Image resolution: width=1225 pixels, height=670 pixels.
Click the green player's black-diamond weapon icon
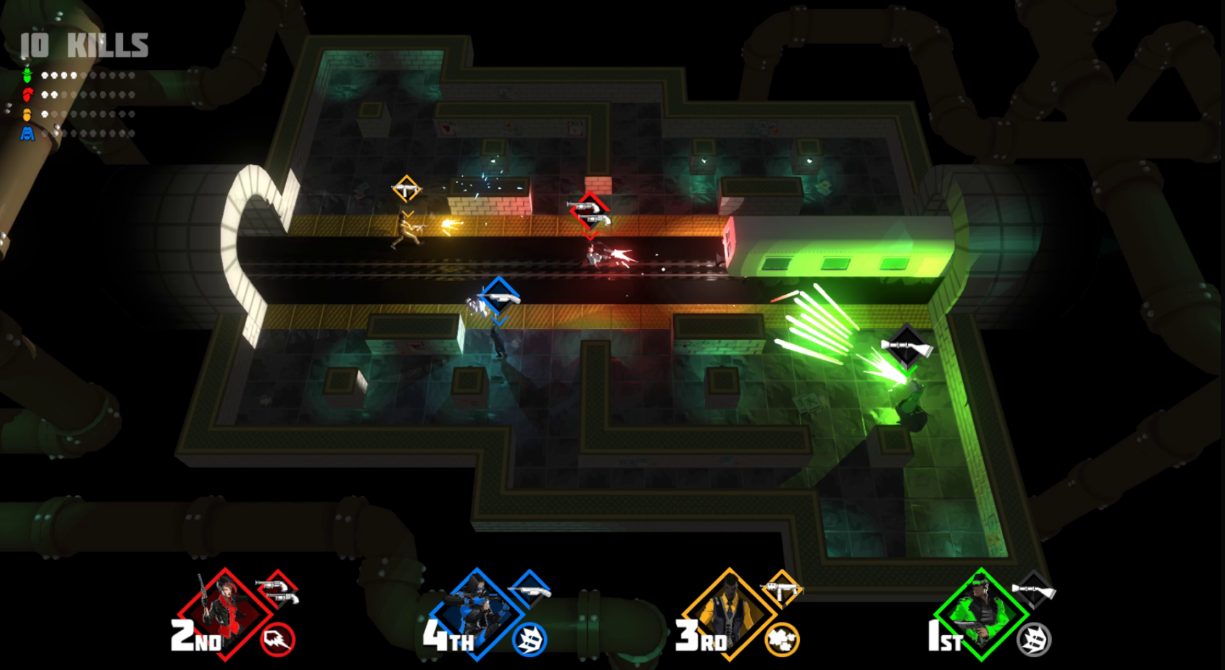(1033, 590)
